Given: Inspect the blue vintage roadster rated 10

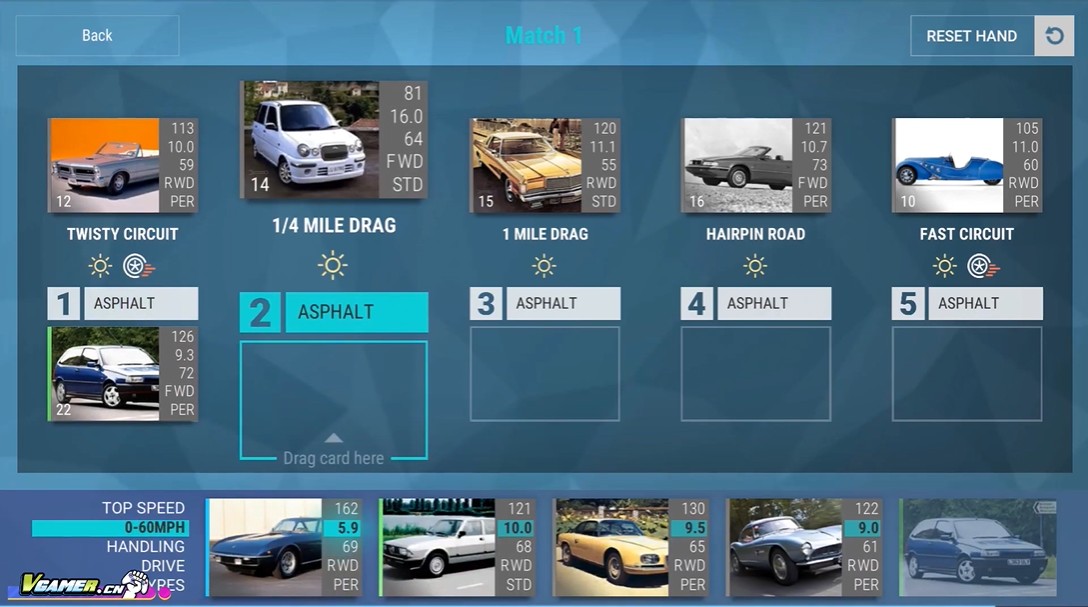Looking at the screenshot, I should tap(967, 165).
